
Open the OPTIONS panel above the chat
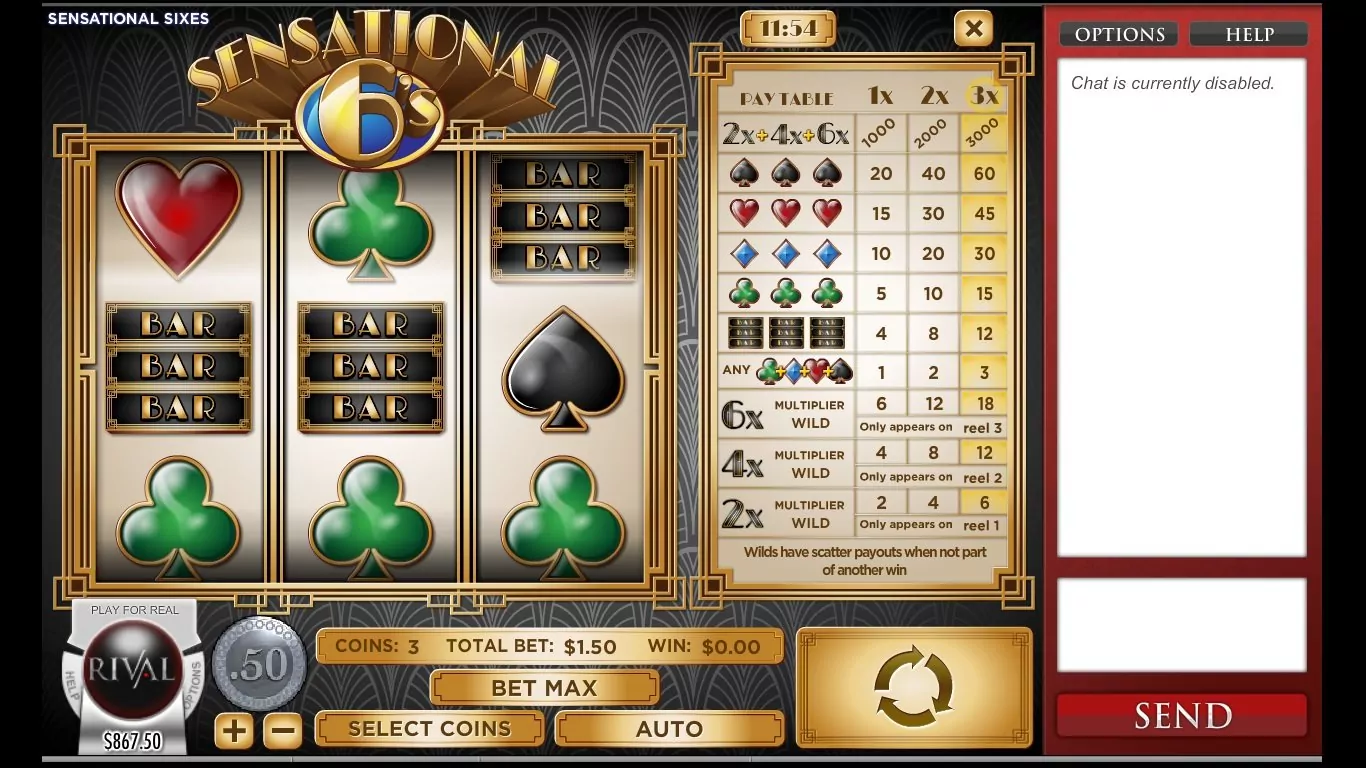click(1120, 35)
